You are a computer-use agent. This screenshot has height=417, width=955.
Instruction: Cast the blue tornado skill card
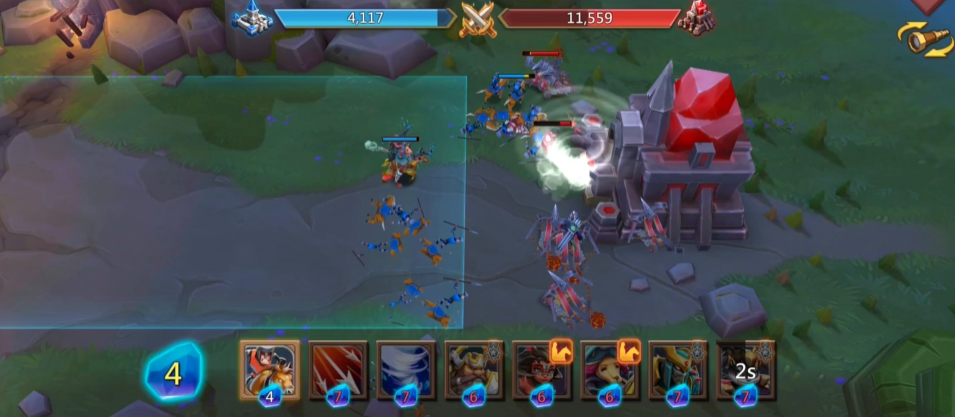405,369
